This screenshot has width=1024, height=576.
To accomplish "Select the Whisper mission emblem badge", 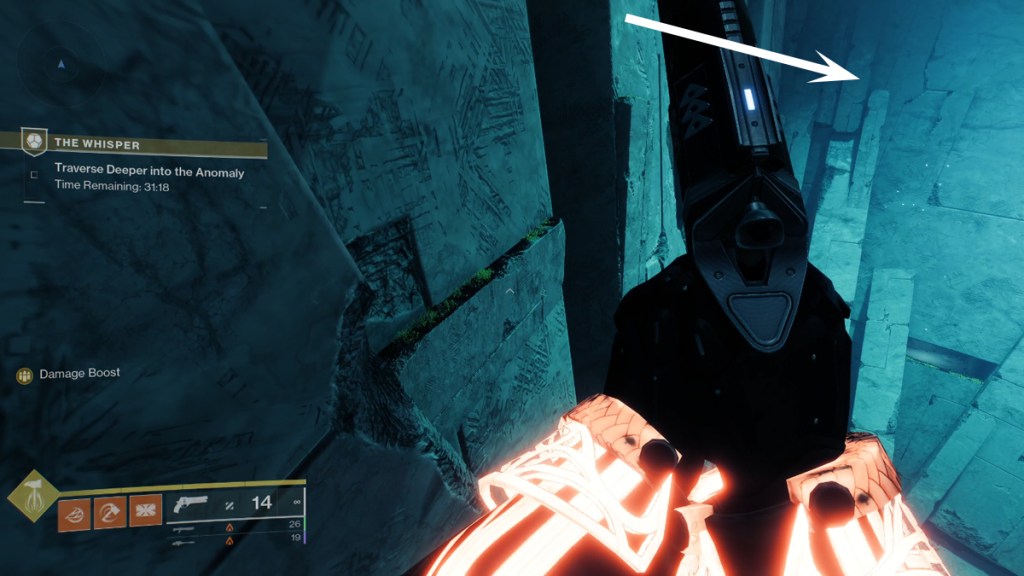I will click(x=35, y=139).
